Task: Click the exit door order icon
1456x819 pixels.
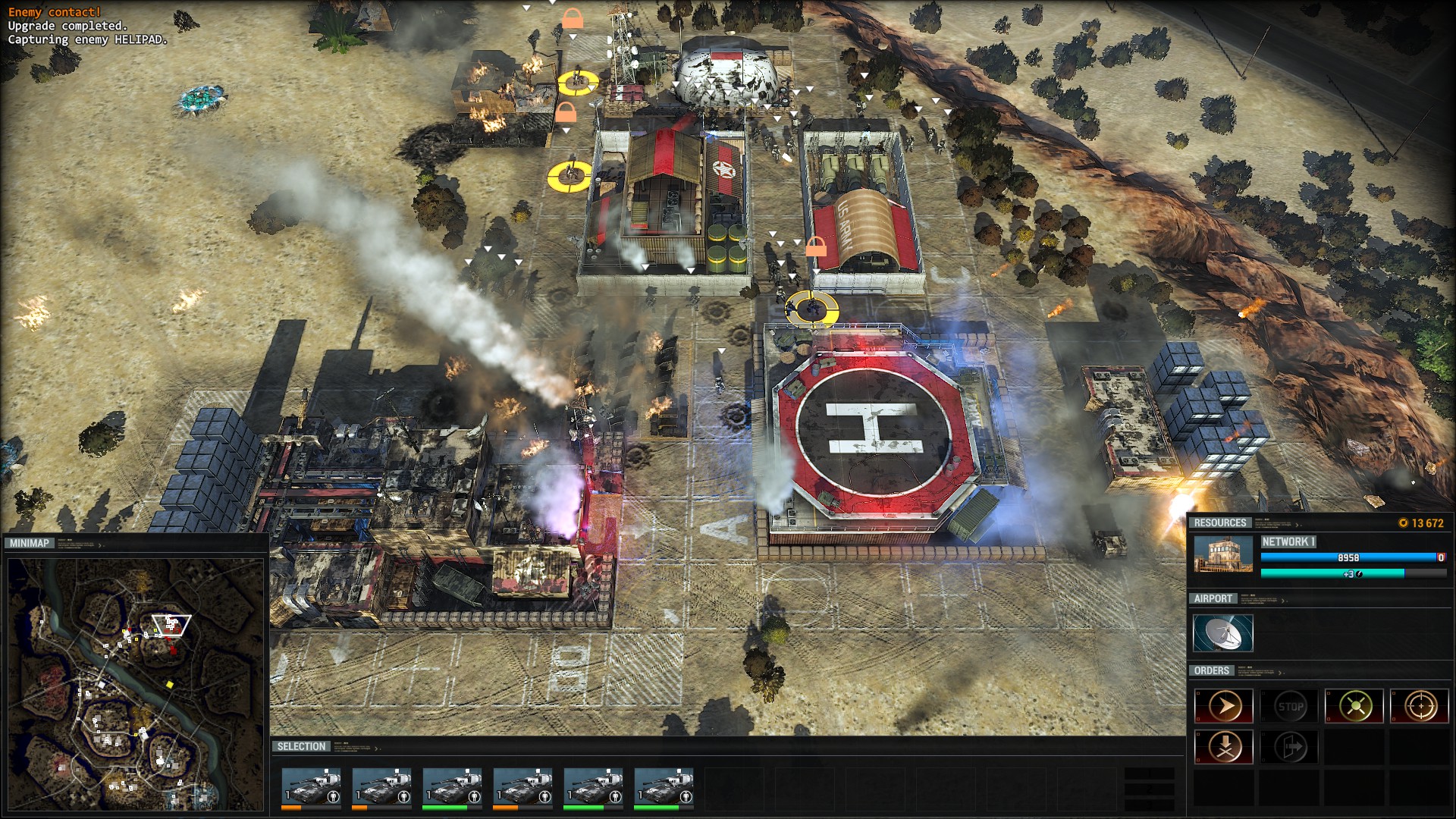Action: 1290,747
